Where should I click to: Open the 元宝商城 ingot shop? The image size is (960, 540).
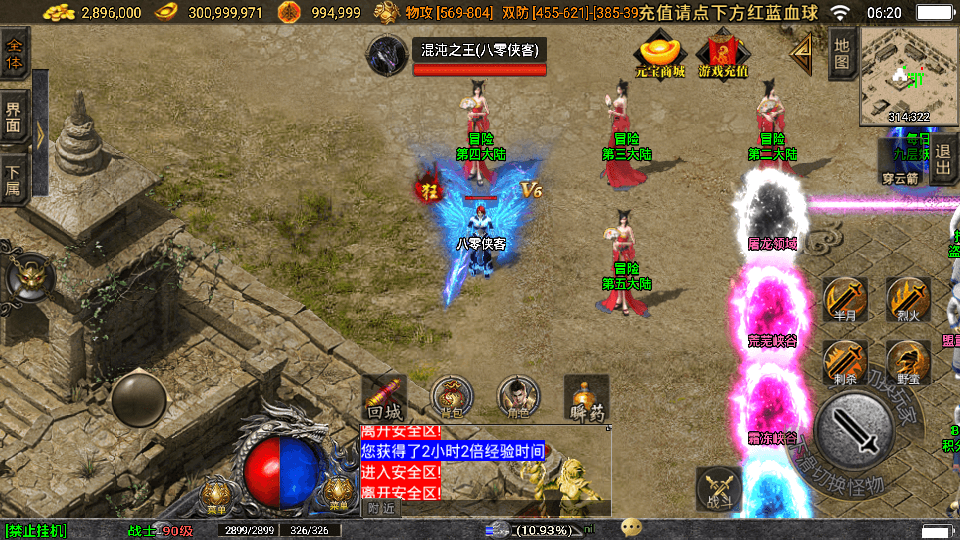660,55
